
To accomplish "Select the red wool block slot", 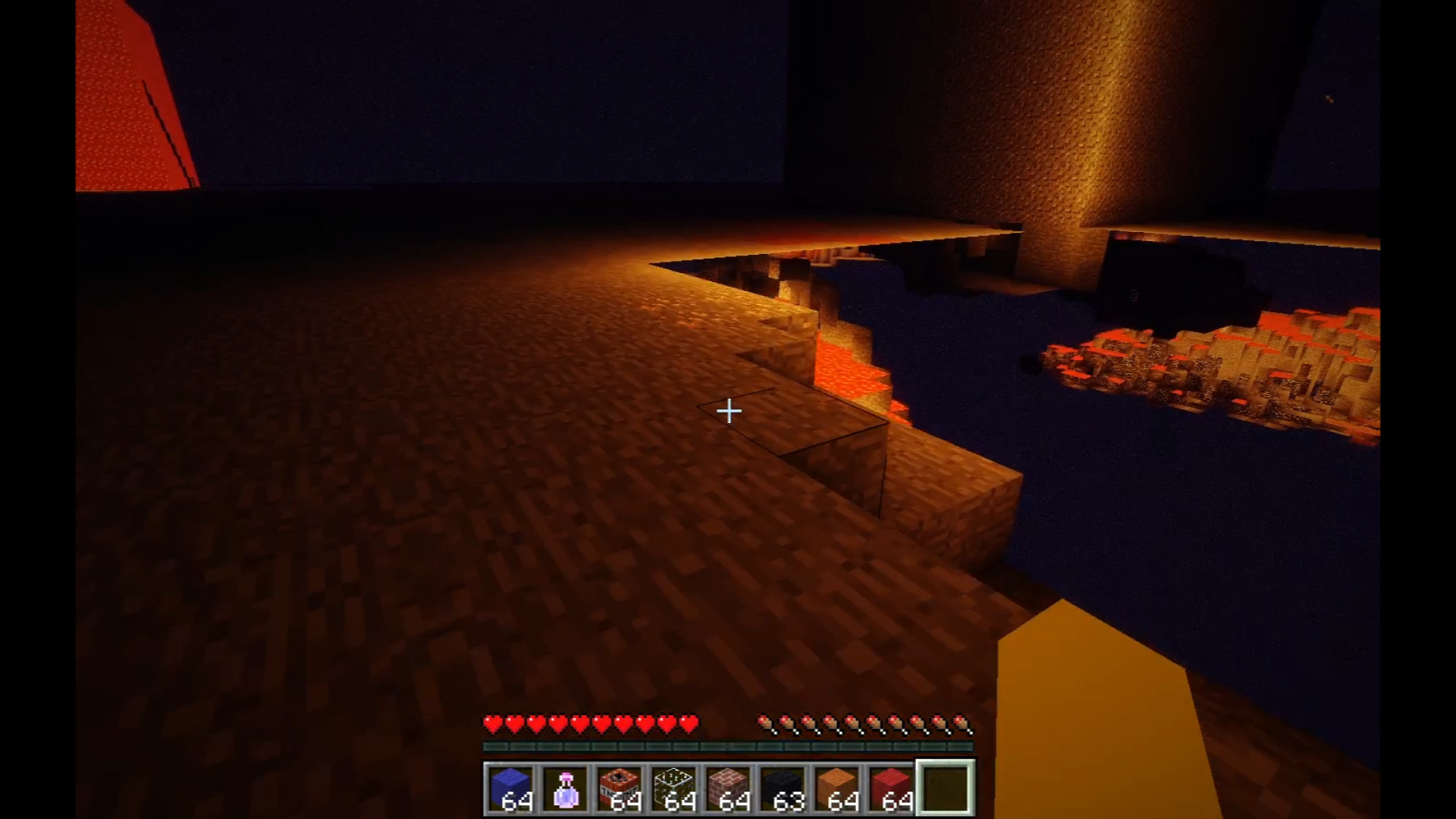I will (x=893, y=788).
